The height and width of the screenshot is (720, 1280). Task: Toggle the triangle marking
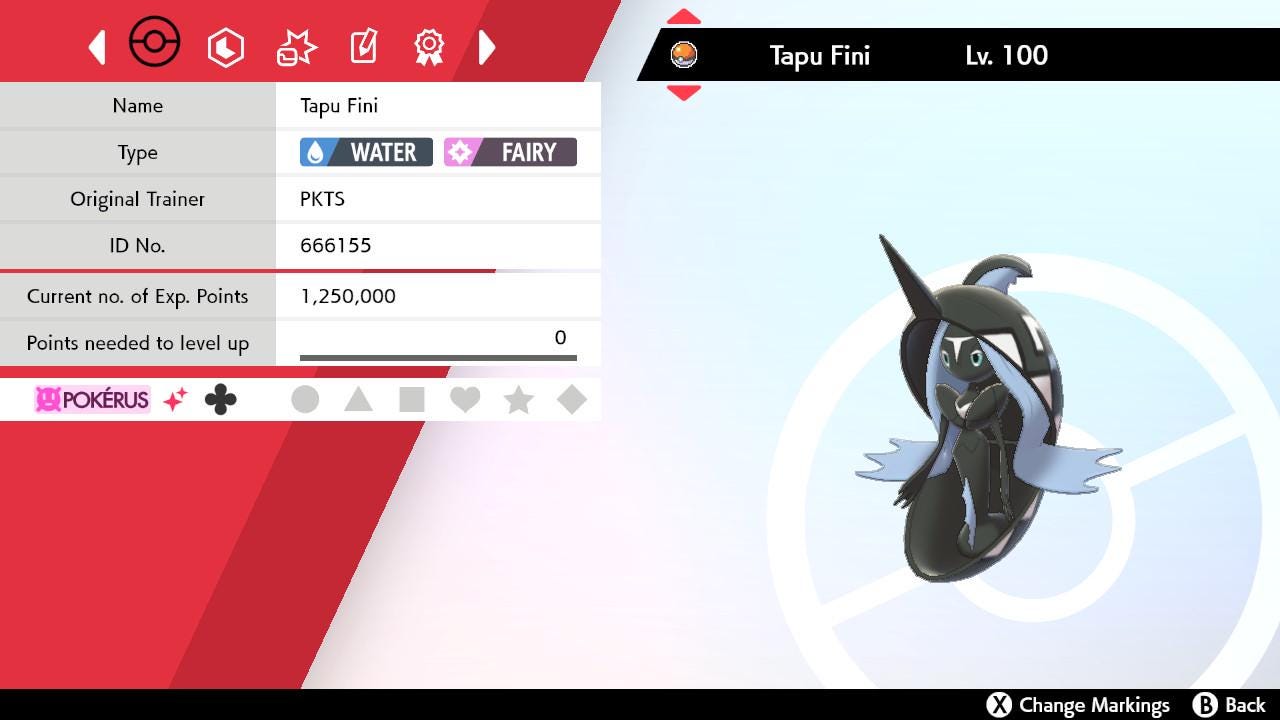tap(358, 400)
